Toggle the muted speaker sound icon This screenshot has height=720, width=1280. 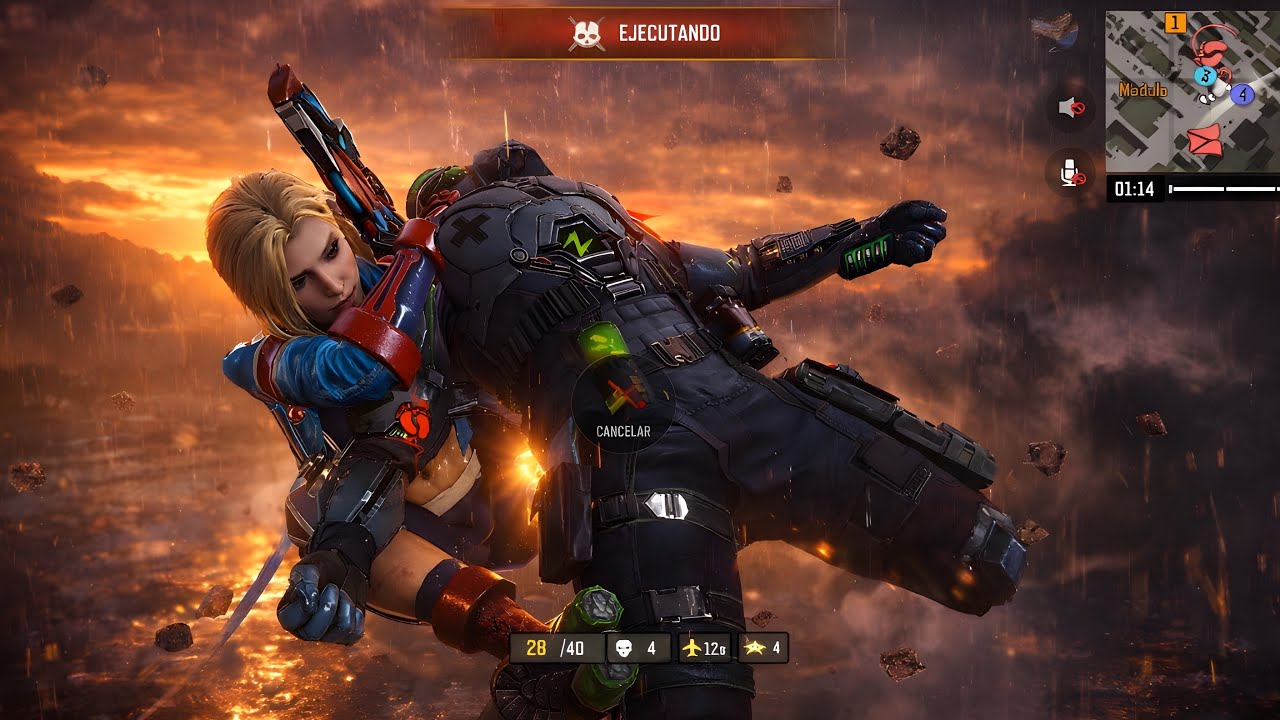coord(1071,108)
